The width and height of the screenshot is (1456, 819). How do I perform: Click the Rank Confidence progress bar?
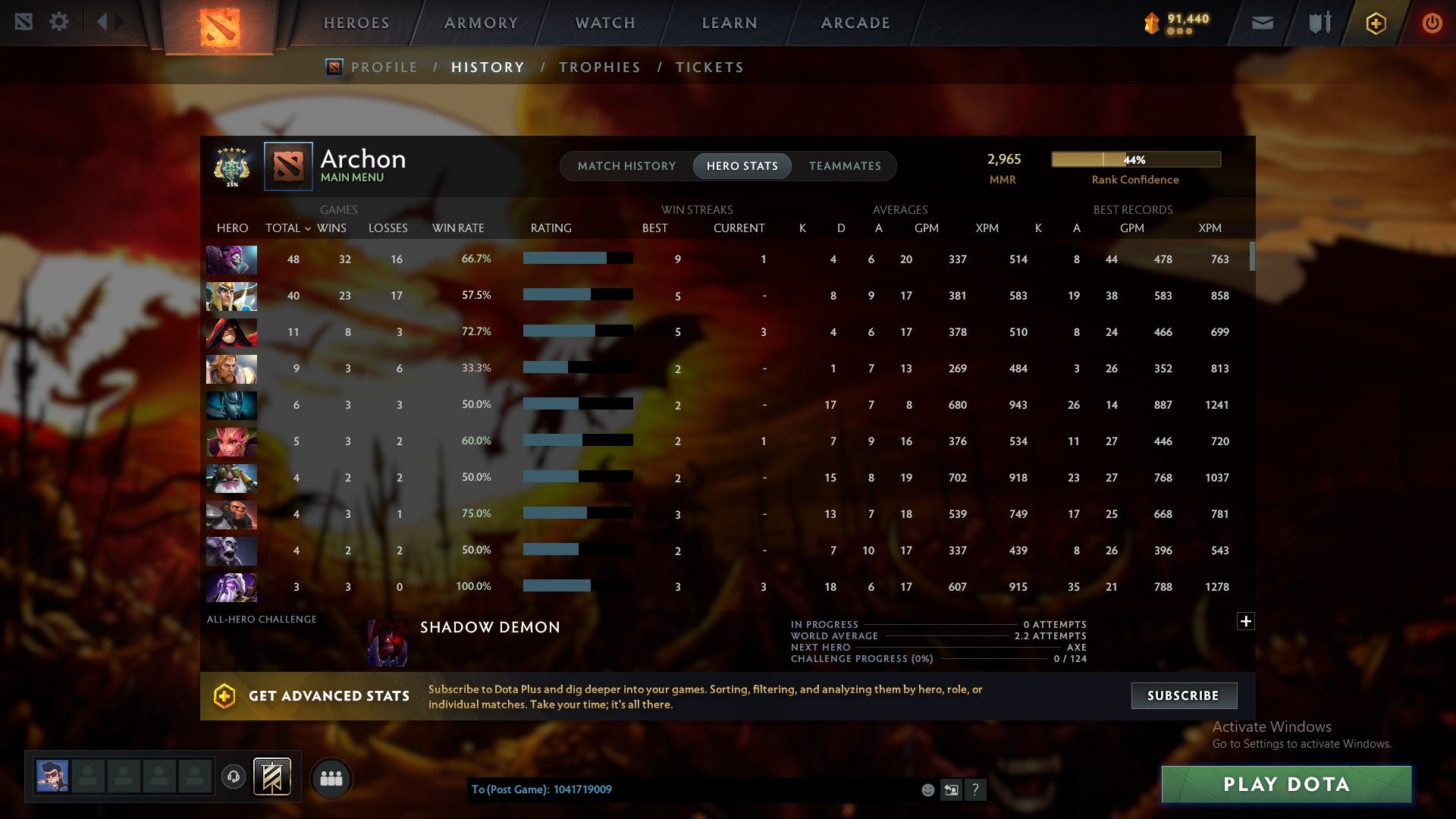1135,159
